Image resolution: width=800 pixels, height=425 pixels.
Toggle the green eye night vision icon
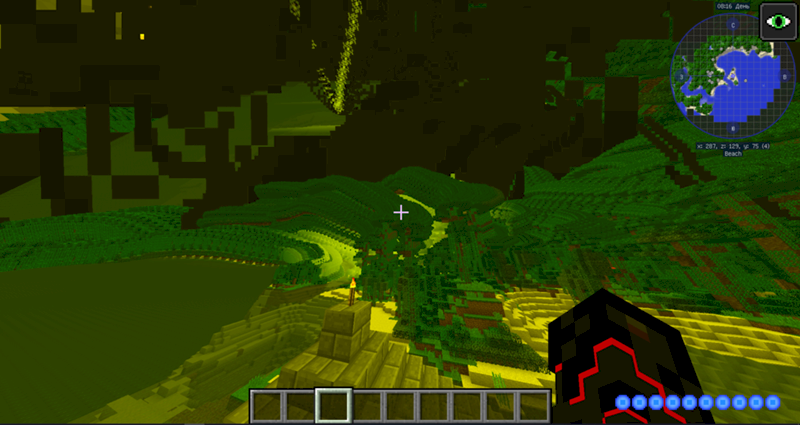pyautogui.click(x=776, y=22)
